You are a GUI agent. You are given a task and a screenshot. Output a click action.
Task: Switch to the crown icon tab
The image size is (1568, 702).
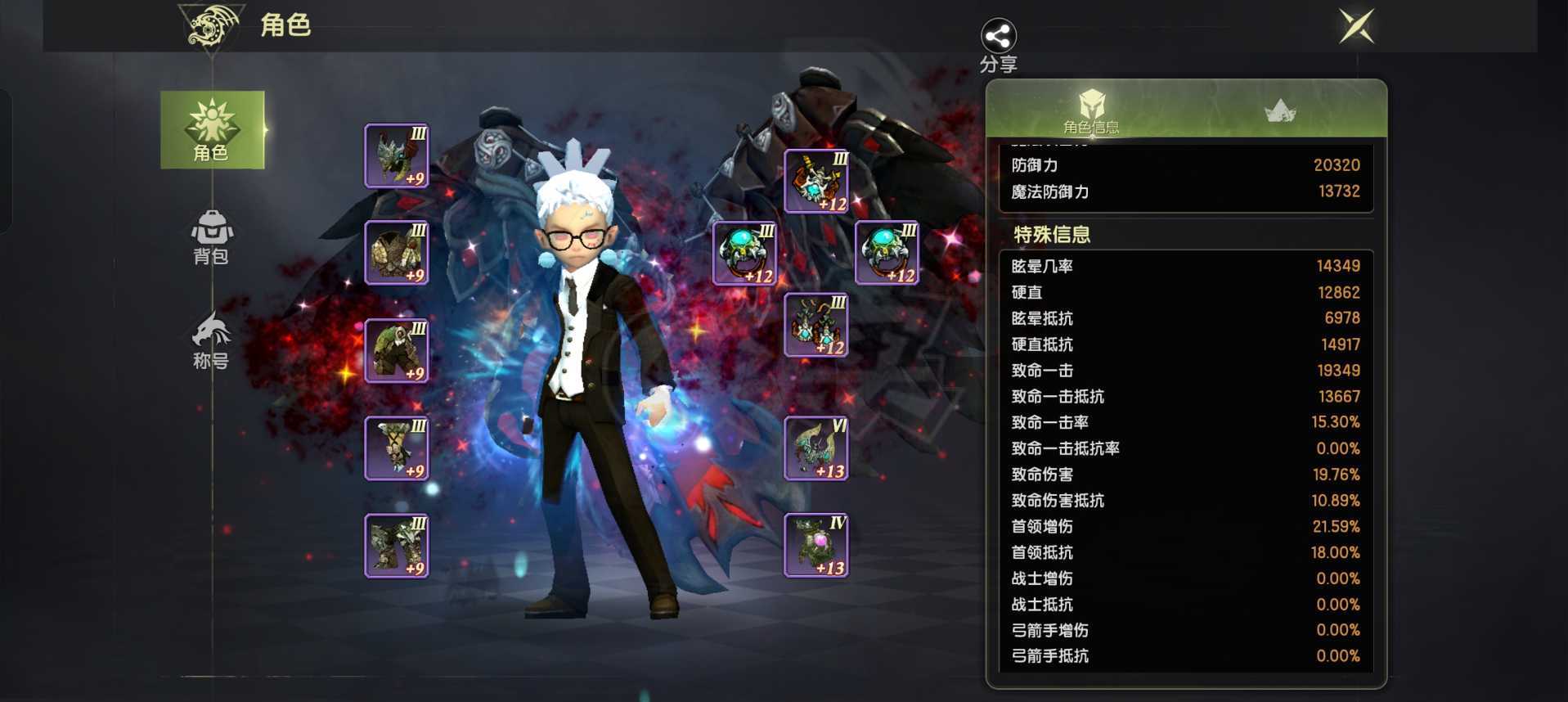[1279, 110]
